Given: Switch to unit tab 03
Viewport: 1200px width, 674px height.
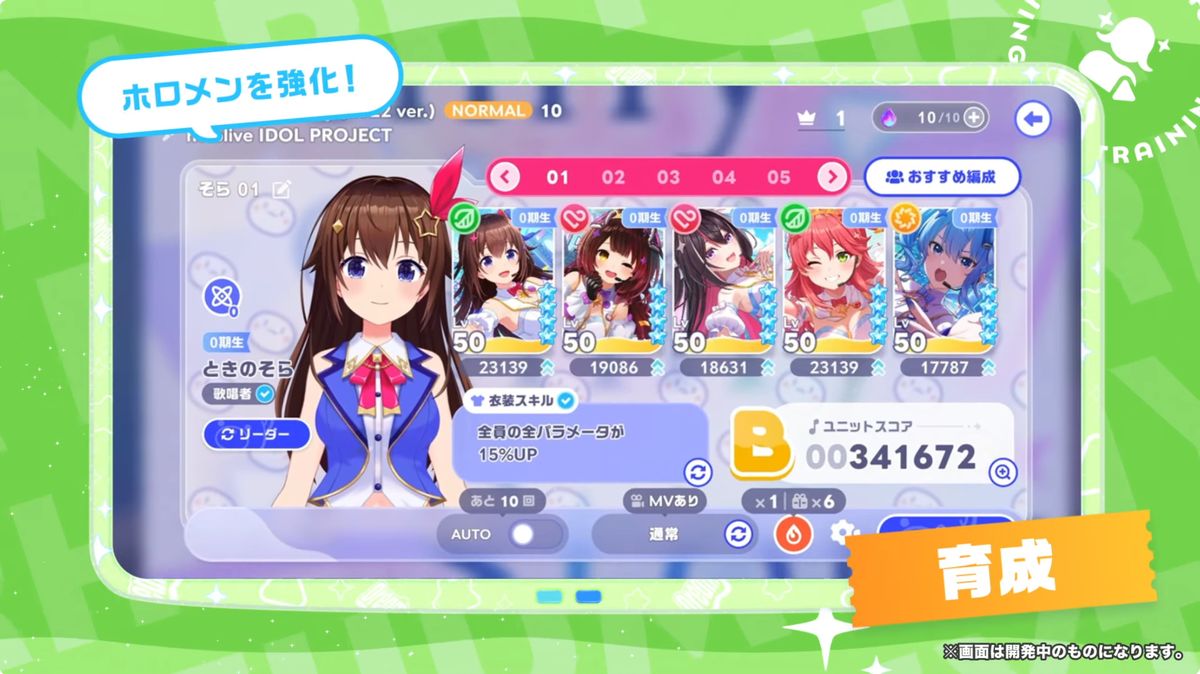Looking at the screenshot, I should pos(668,178).
